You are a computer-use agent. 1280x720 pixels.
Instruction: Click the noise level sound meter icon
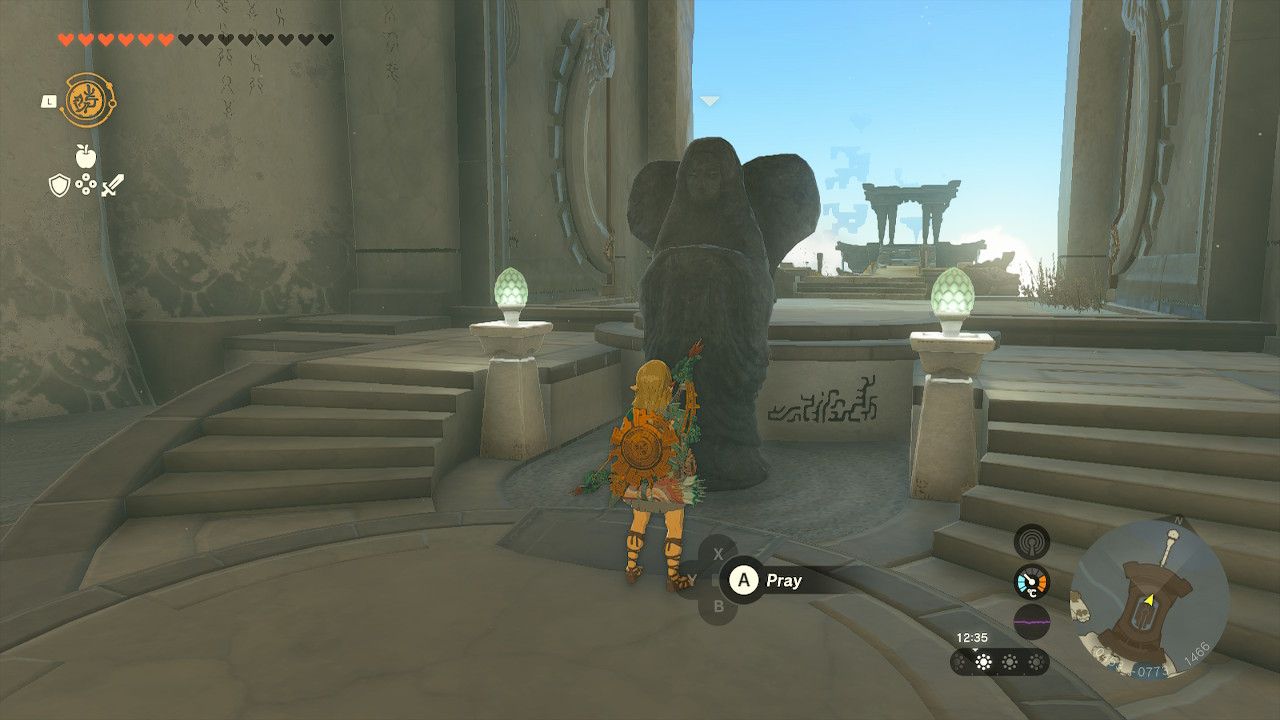[1031, 621]
